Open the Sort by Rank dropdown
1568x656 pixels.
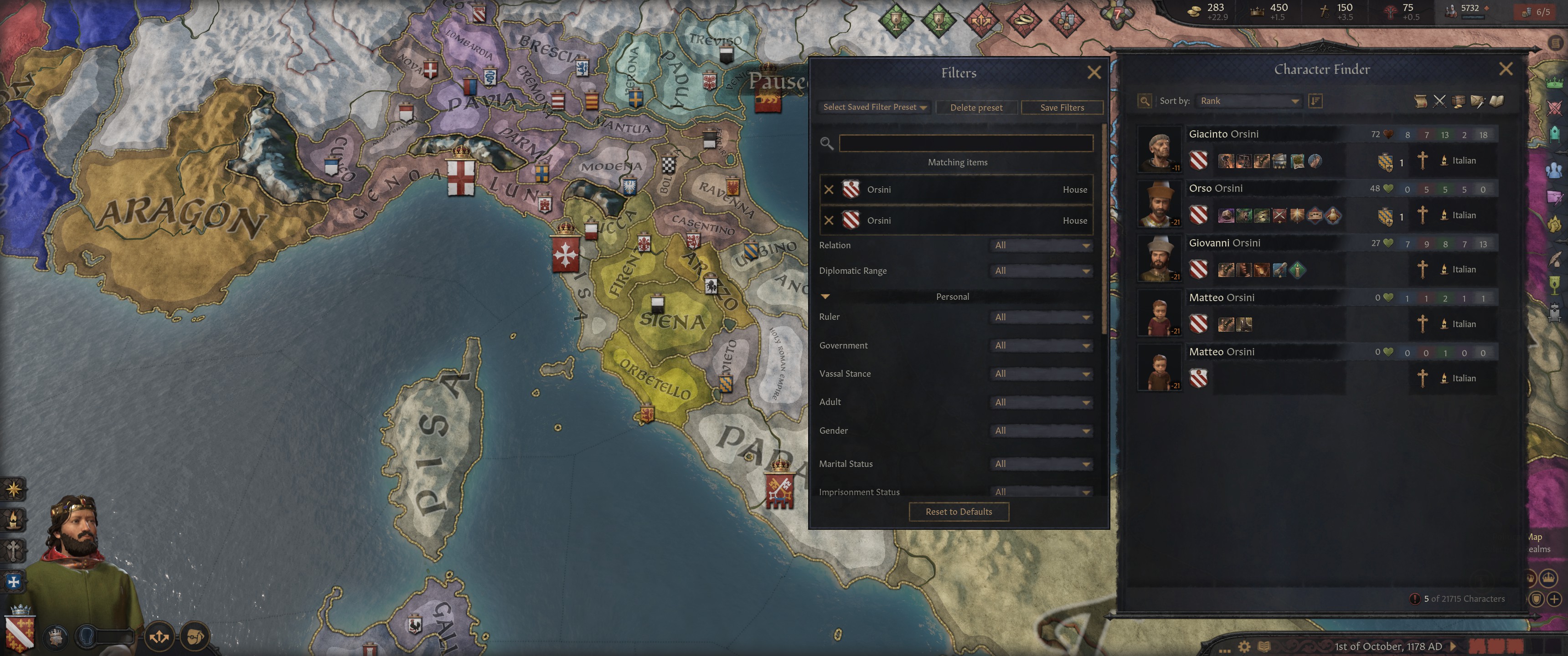click(x=1248, y=100)
